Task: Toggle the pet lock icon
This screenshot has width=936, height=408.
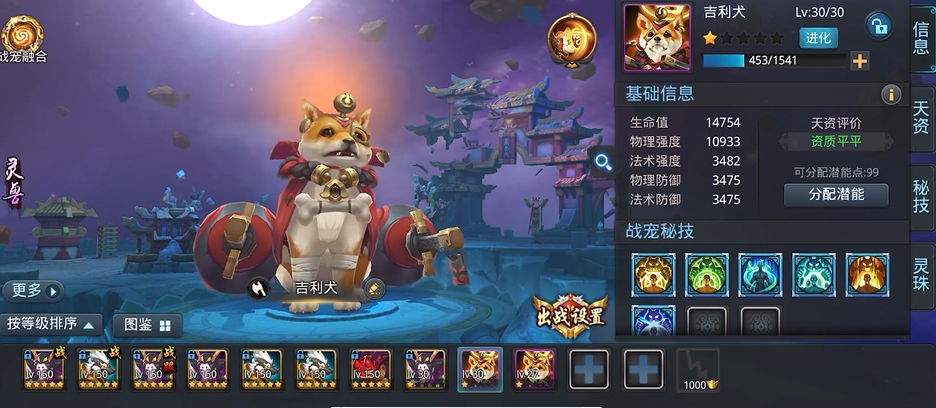Action: 878,26
